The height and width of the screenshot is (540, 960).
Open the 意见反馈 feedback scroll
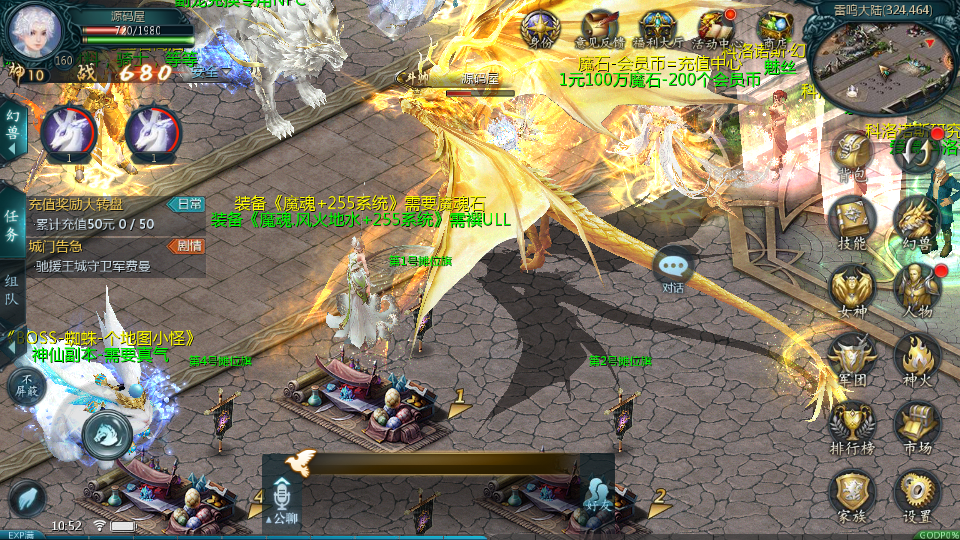tap(600, 29)
